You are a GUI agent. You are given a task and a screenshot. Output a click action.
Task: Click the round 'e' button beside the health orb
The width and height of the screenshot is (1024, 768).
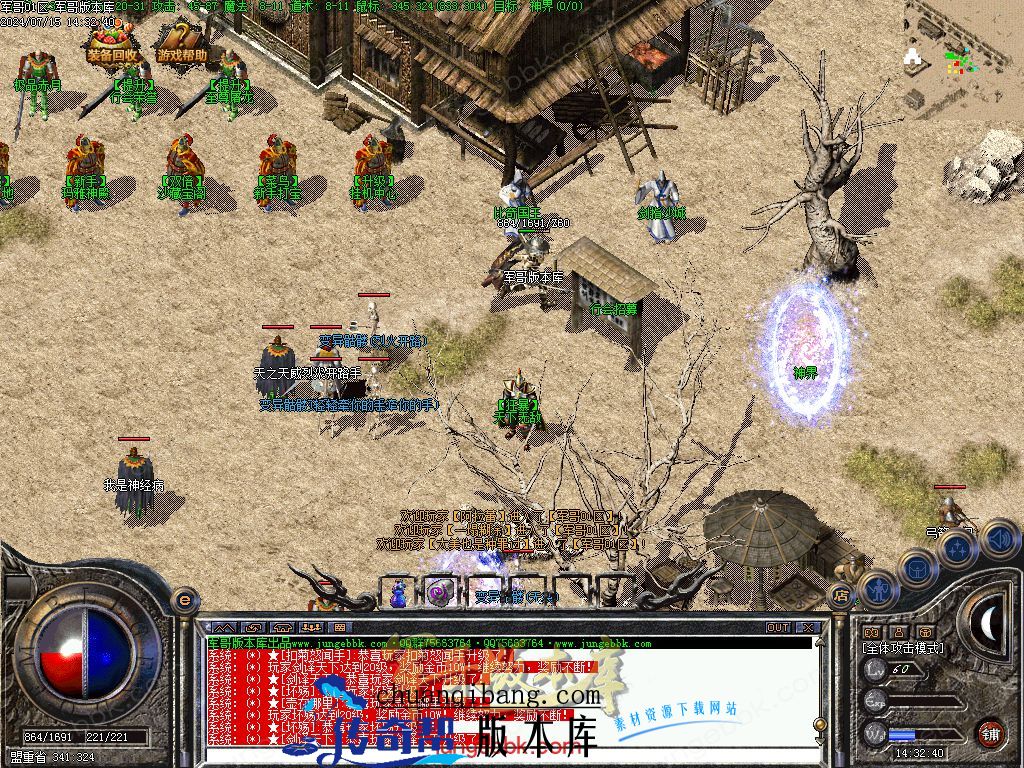coord(183,600)
